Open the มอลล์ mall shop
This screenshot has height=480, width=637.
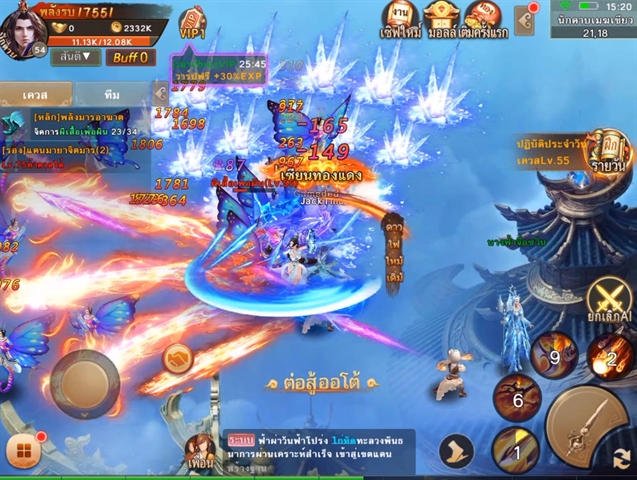[x=442, y=19]
